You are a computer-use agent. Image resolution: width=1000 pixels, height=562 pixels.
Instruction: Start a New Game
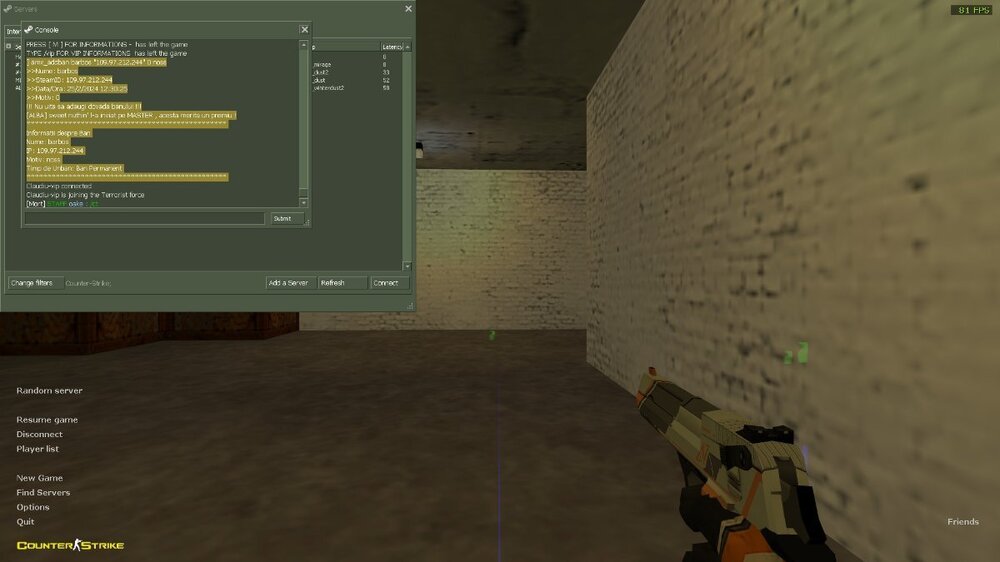pos(39,478)
